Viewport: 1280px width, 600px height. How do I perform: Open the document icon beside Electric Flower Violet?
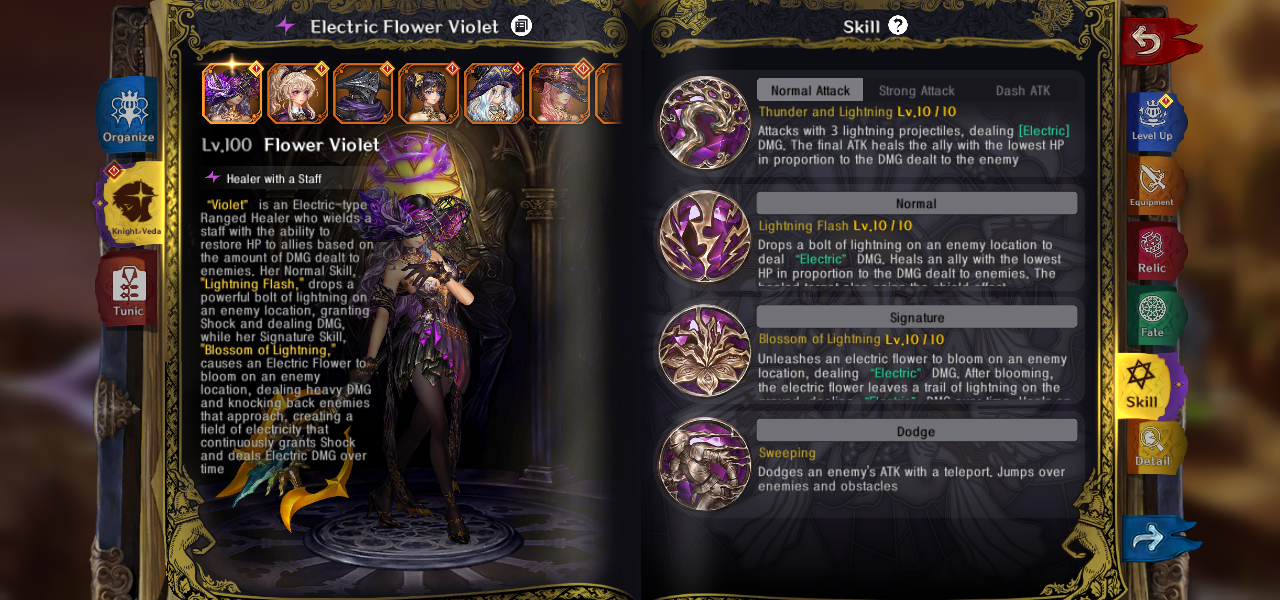tap(522, 26)
